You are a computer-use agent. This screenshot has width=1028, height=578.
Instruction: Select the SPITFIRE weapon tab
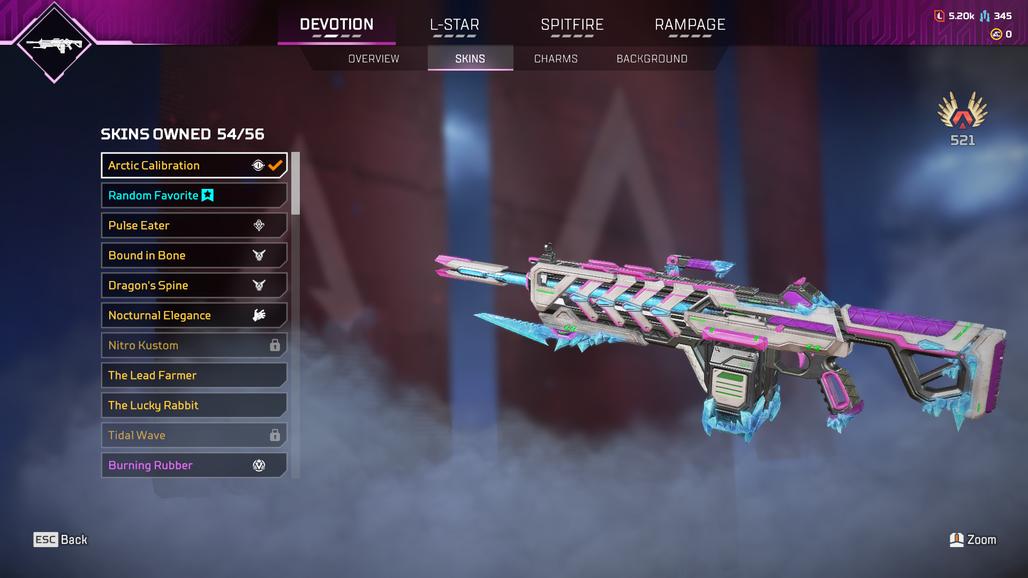pyautogui.click(x=572, y=25)
